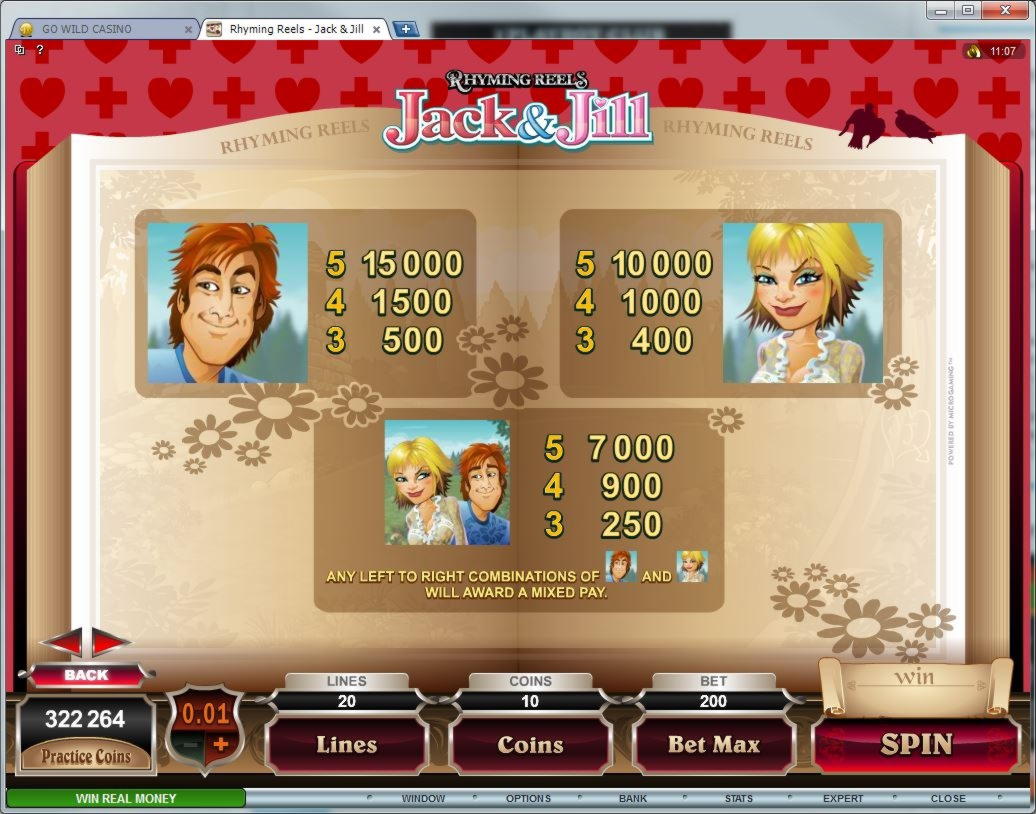Click Win Real Money
Viewport: 1036px width, 814px height.
(126, 798)
